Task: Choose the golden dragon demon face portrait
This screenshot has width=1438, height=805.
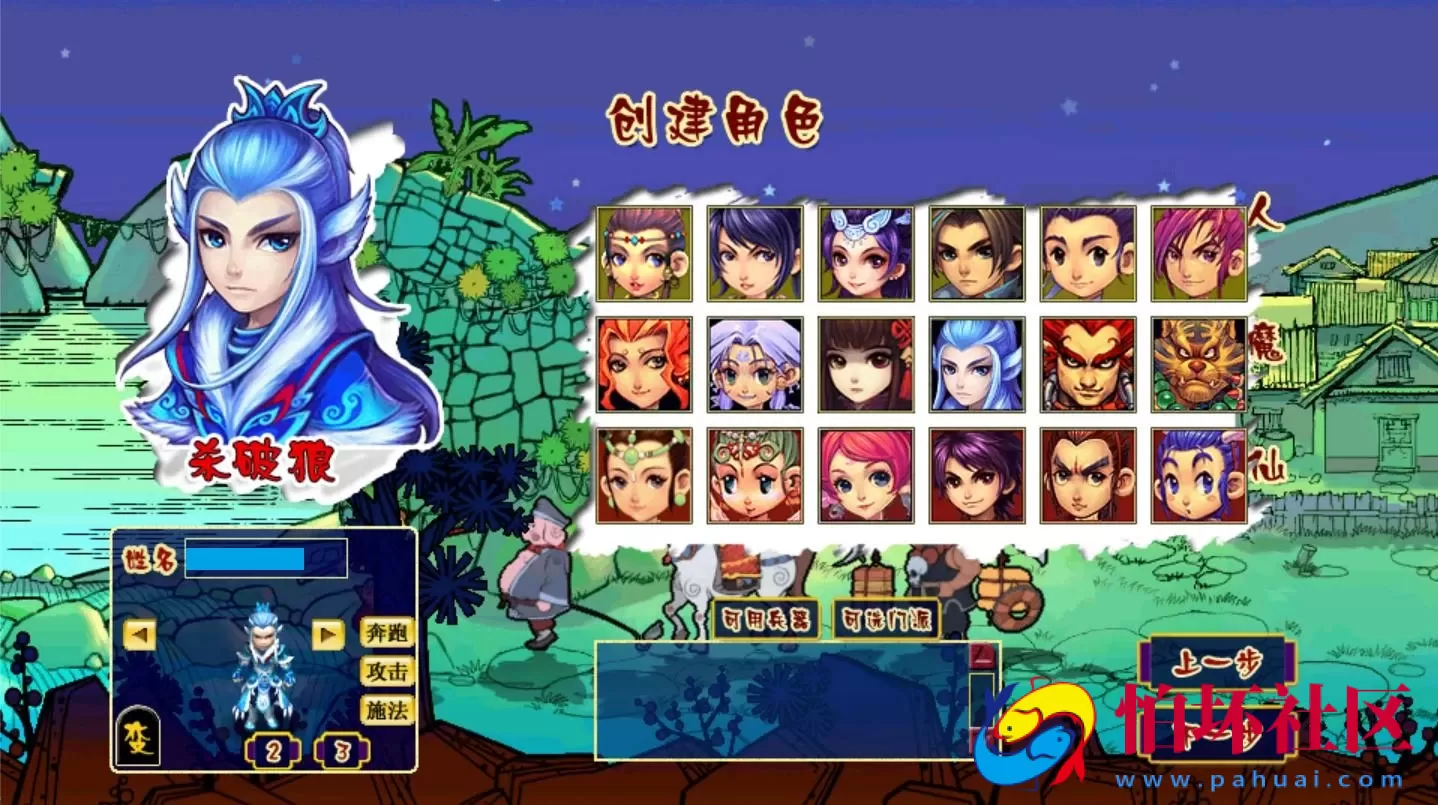Action: click(x=1195, y=365)
